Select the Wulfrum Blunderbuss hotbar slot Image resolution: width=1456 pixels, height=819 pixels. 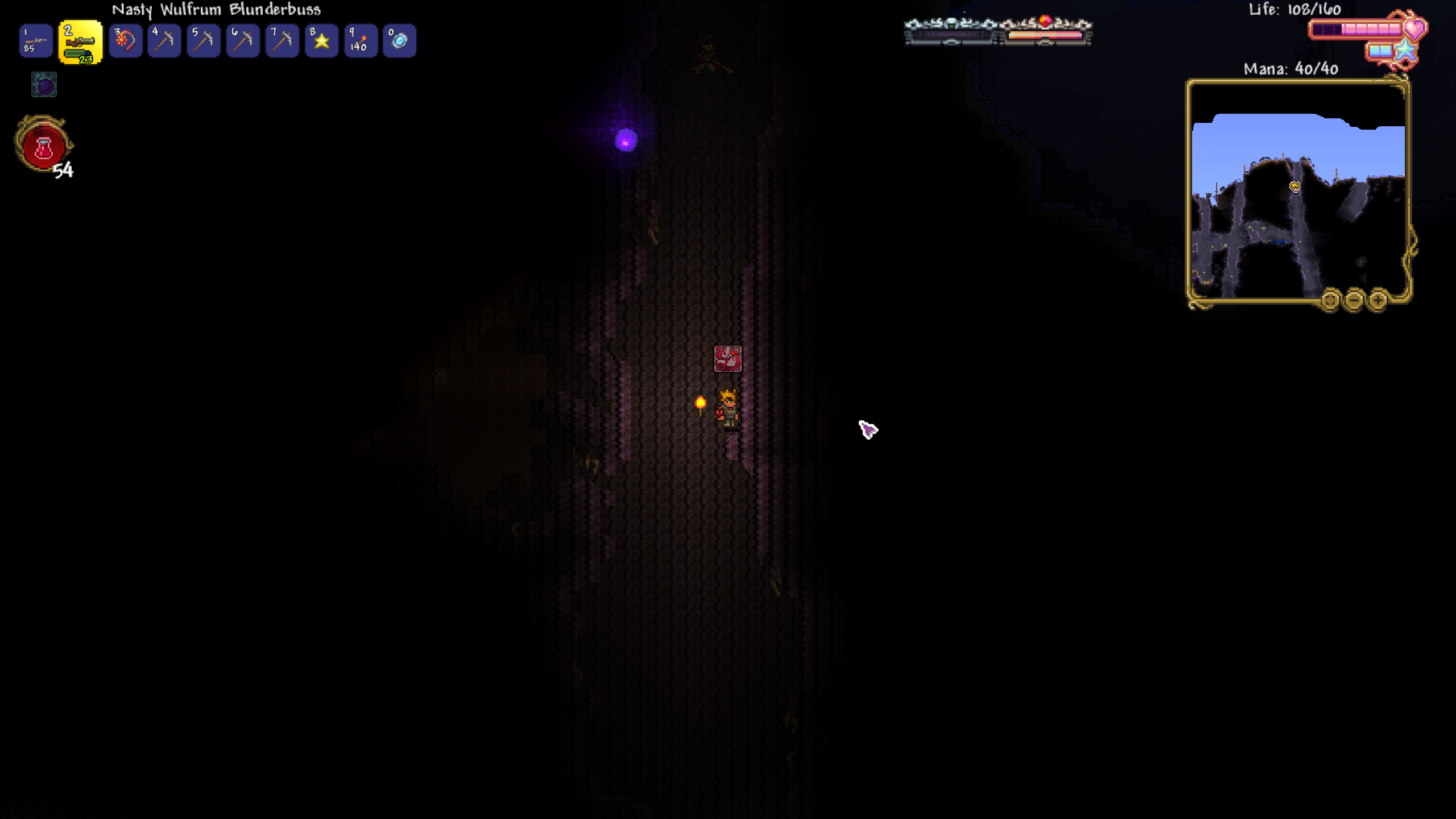tap(80, 42)
